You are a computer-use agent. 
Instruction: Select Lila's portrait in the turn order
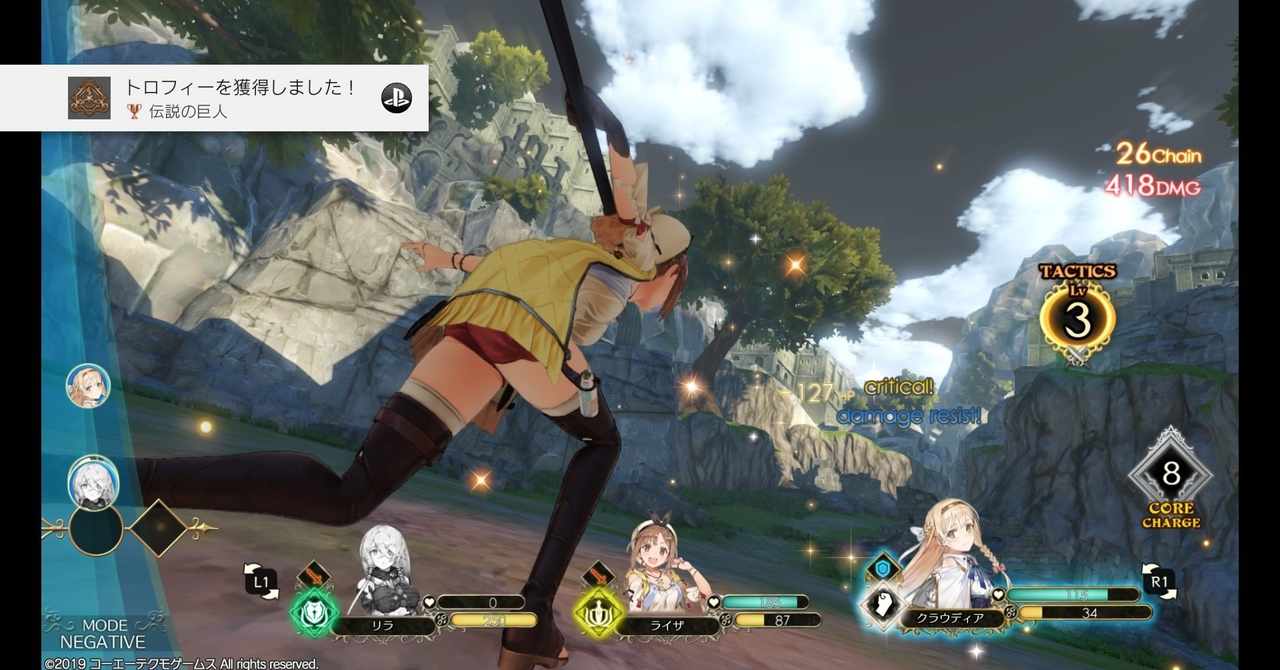point(92,481)
